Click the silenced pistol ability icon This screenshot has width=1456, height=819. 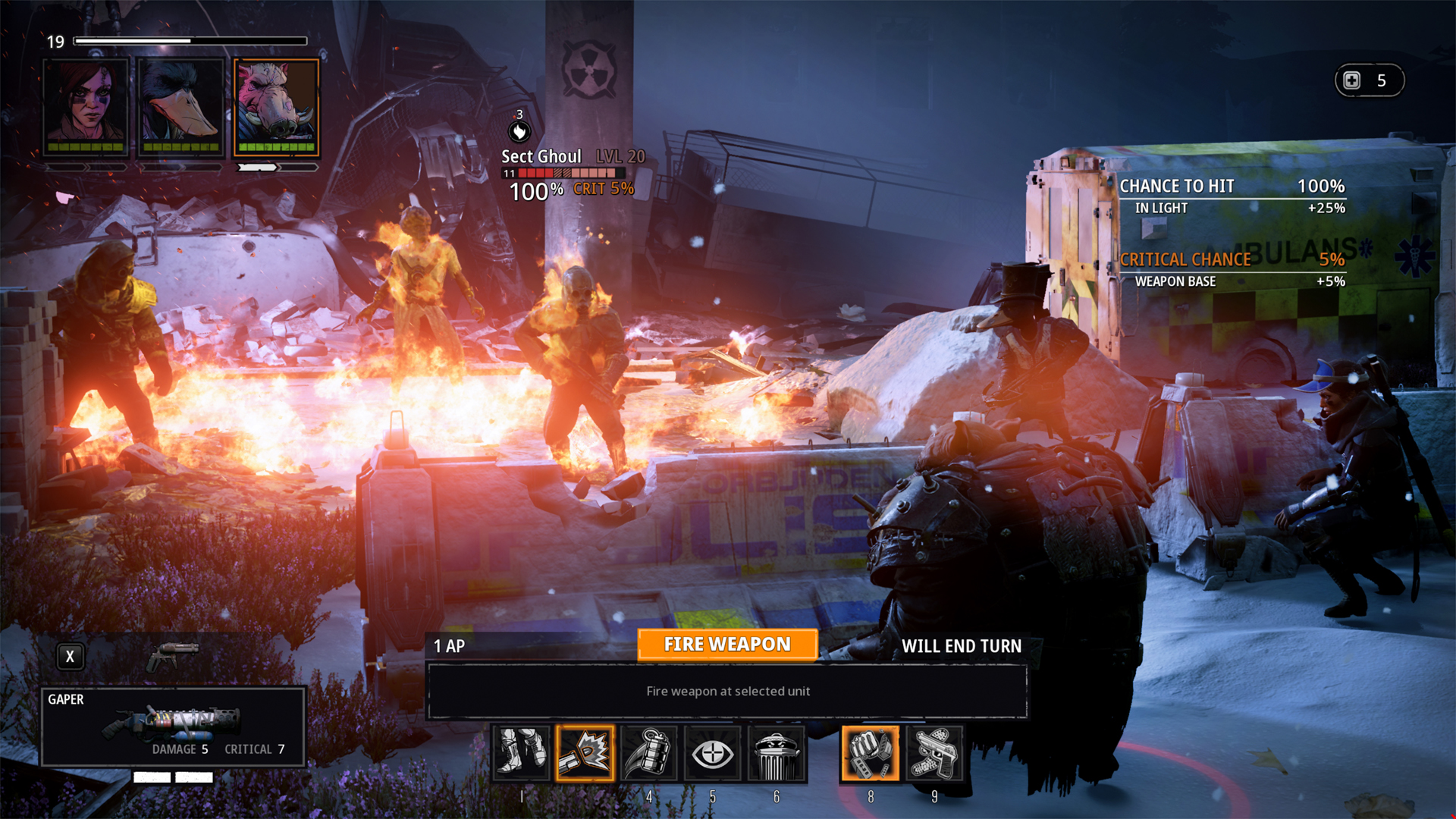point(934,753)
